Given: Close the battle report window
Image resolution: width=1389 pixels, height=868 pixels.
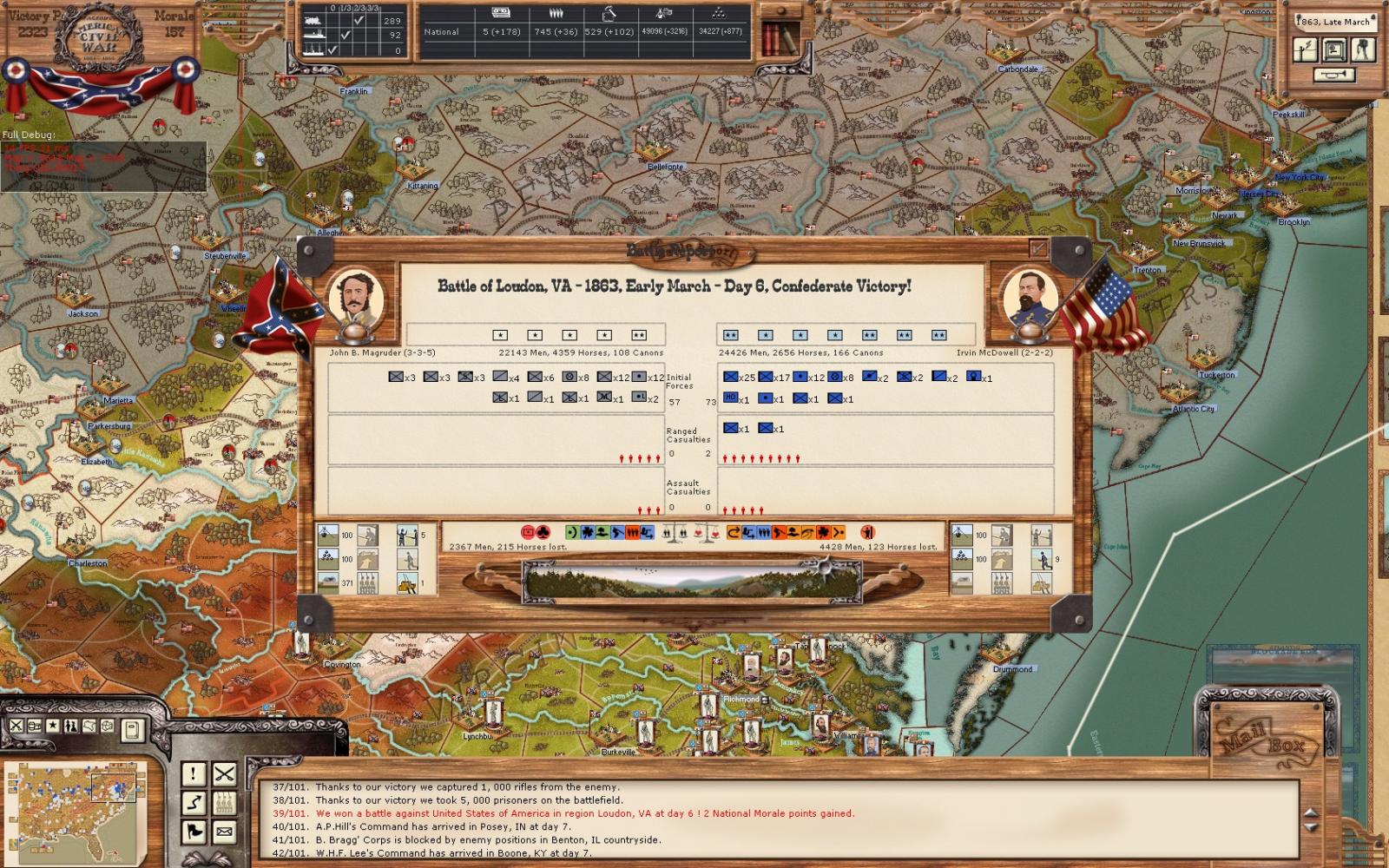Looking at the screenshot, I should pyautogui.click(x=1038, y=249).
